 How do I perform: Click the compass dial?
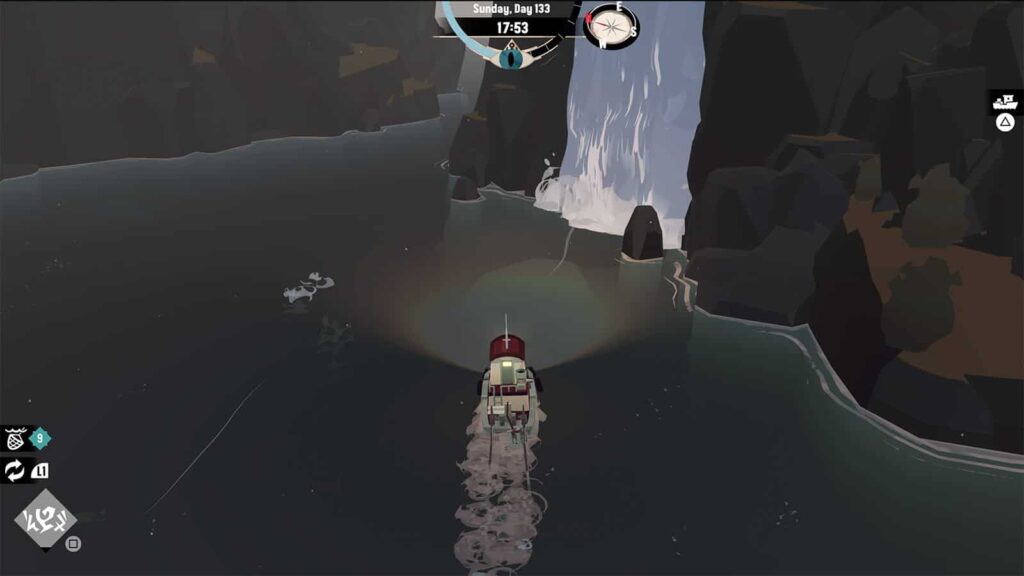click(610, 25)
